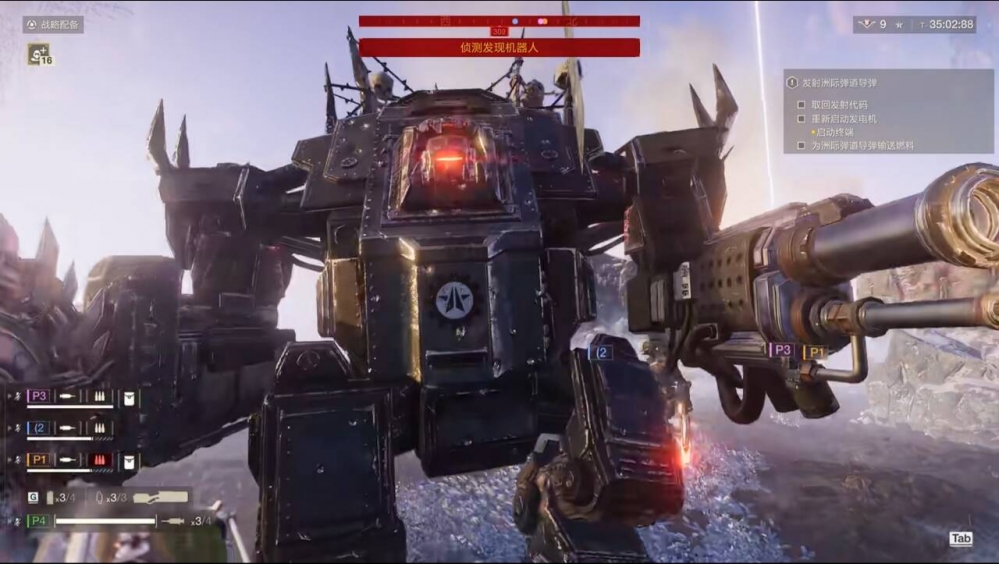This screenshot has height=564, width=999.
Task: Tick the 为洲际弹道导弹输送燃料 objective checkbox
Action: [x=801, y=145]
